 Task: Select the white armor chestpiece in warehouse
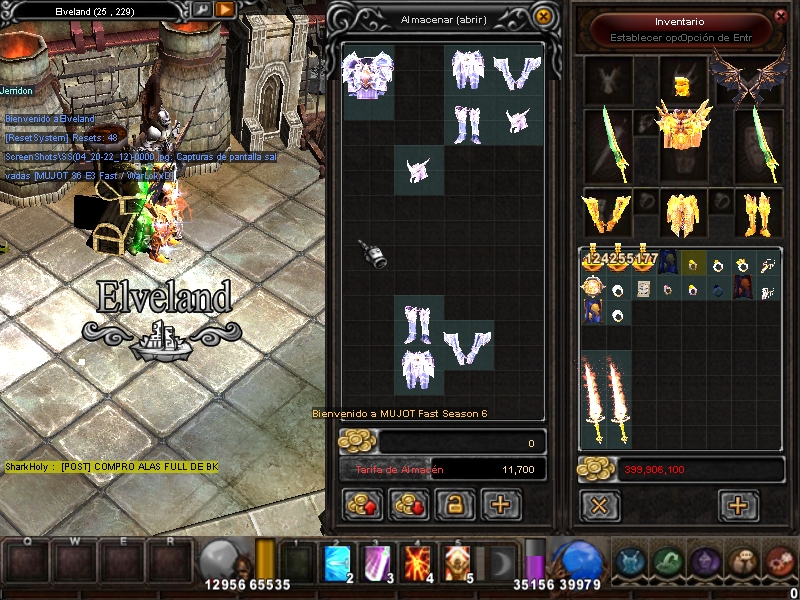tap(367, 74)
